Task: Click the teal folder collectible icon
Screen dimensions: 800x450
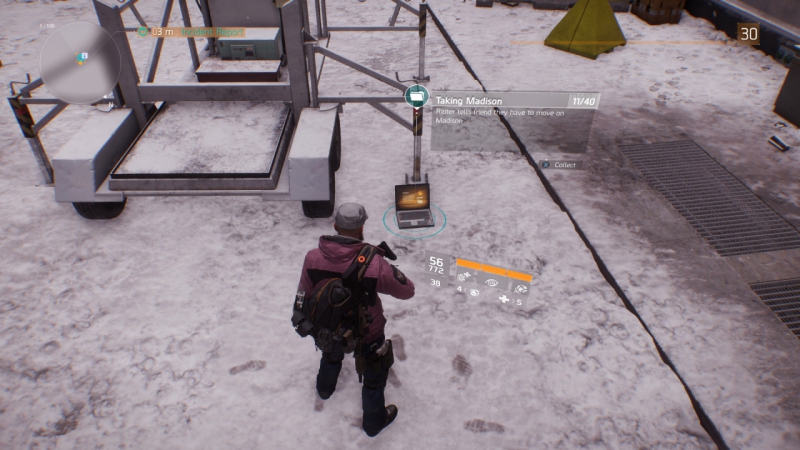Action: [x=417, y=97]
